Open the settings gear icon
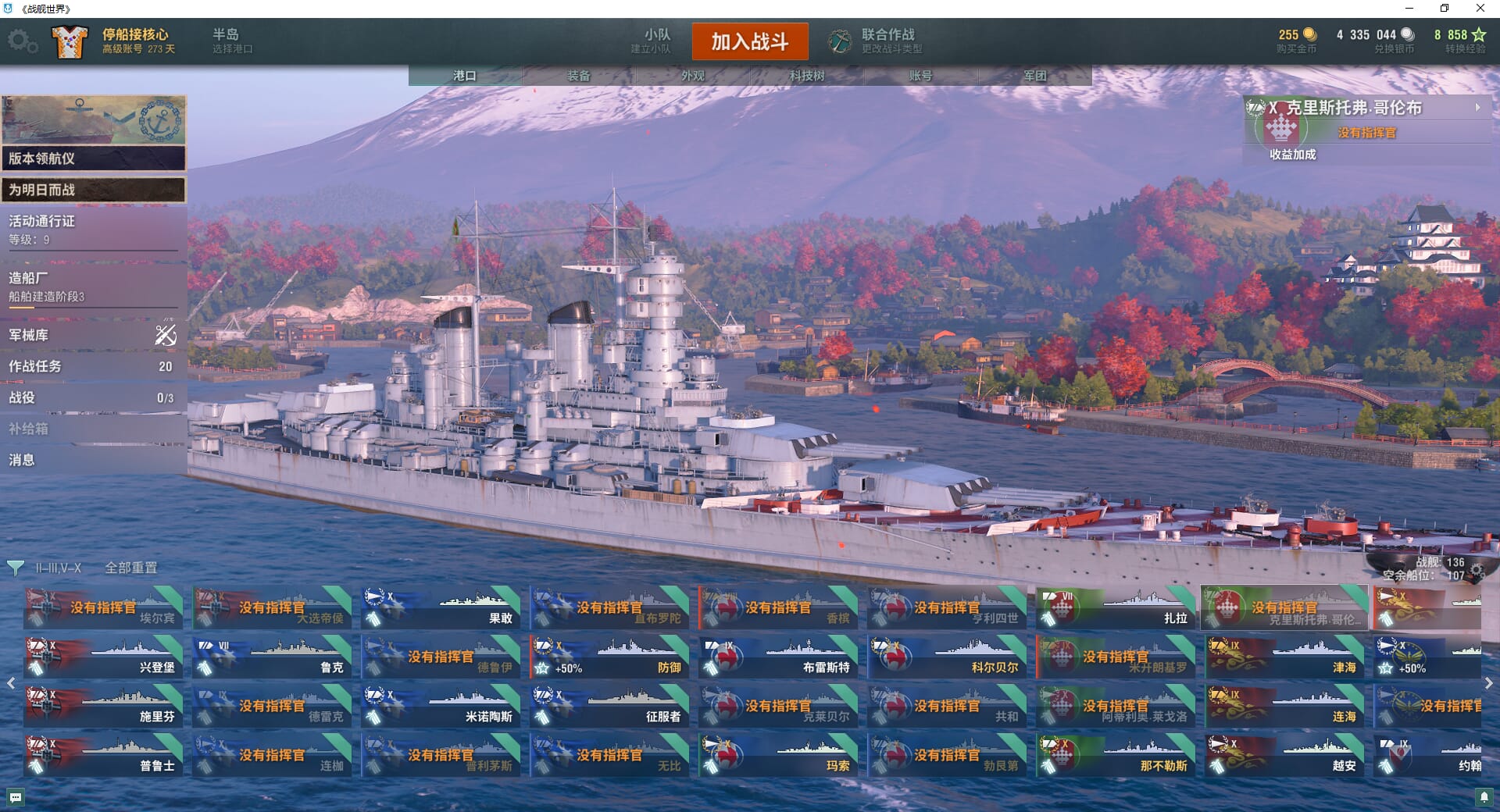This screenshot has height=812, width=1500. click(22, 41)
